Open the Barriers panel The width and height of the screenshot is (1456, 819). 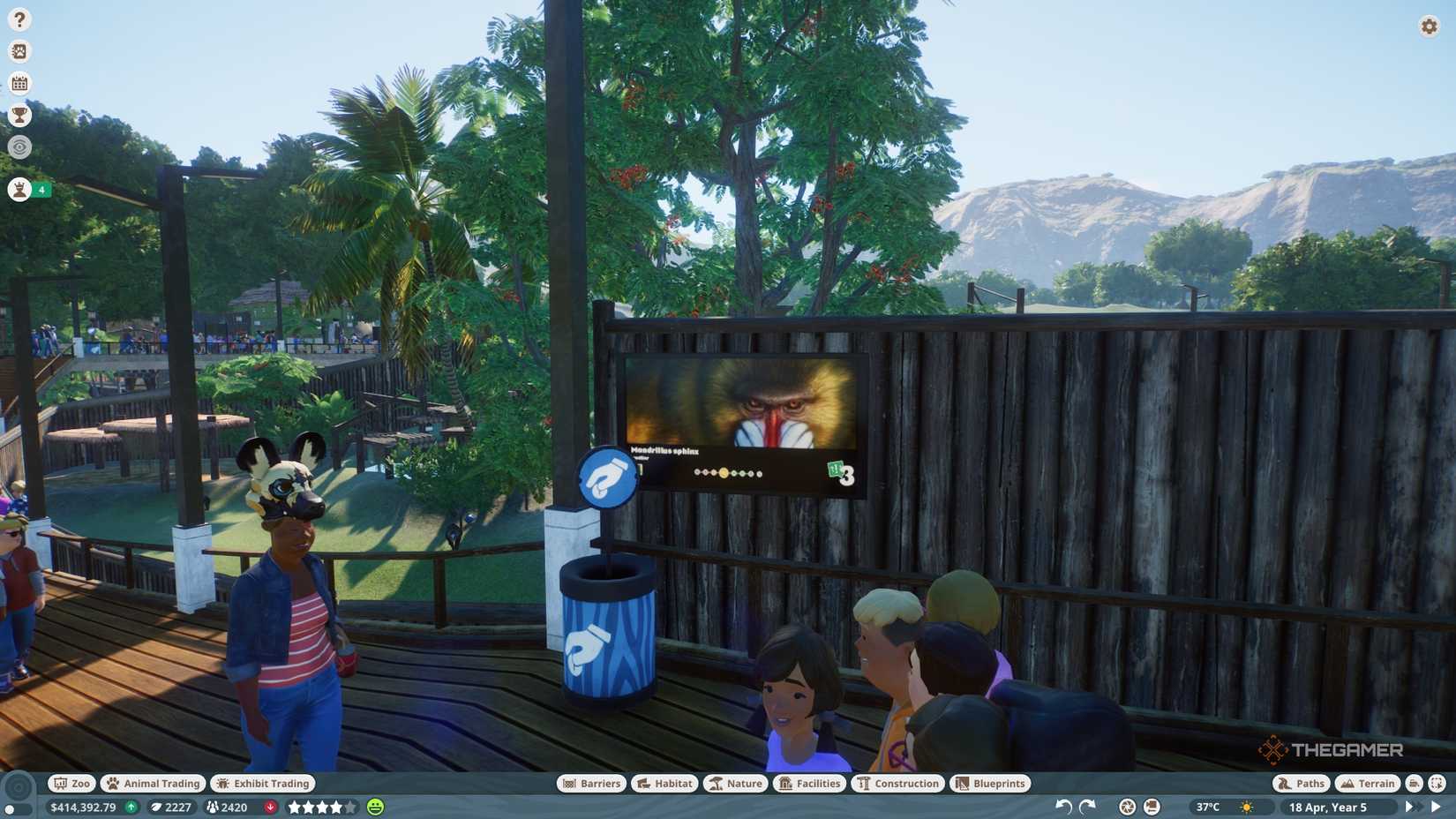[x=591, y=783]
